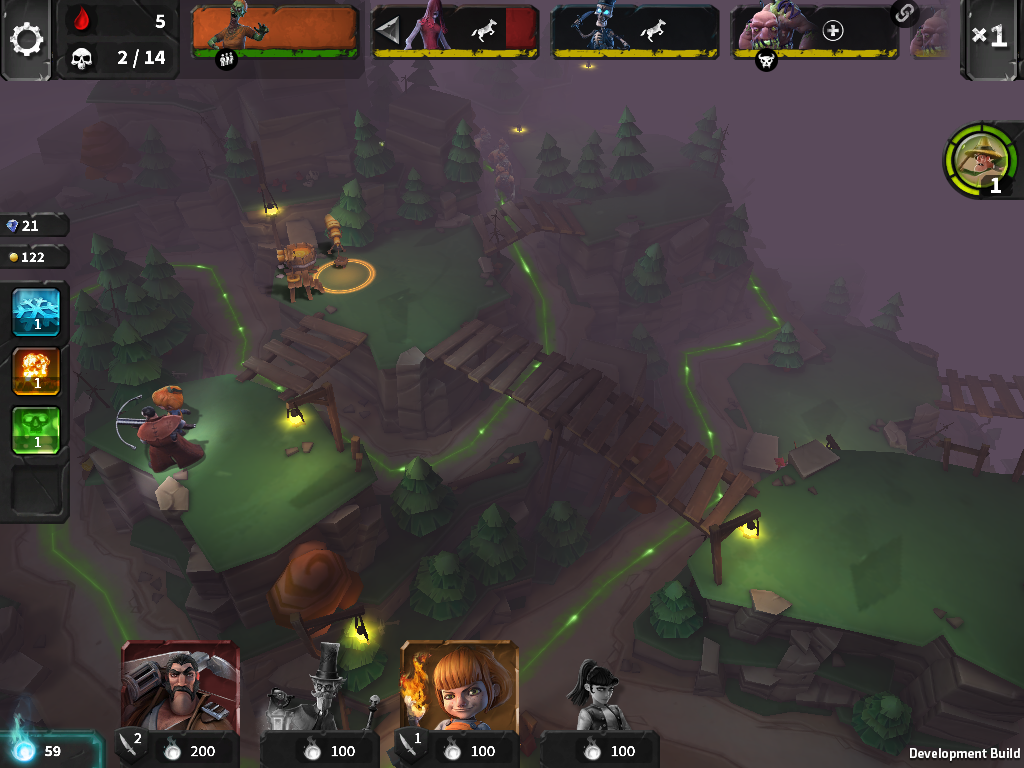Choose the ponytail girl tower card
1024x768 pixels.
coord(600,700)
